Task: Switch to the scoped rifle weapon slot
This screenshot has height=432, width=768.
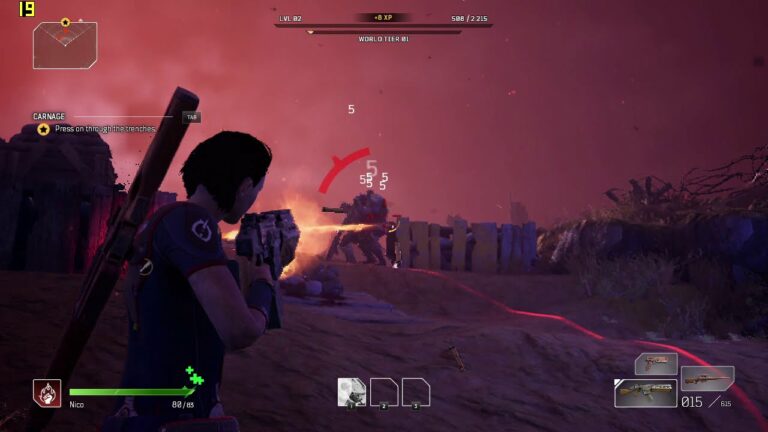Action: tap(707, 377)
